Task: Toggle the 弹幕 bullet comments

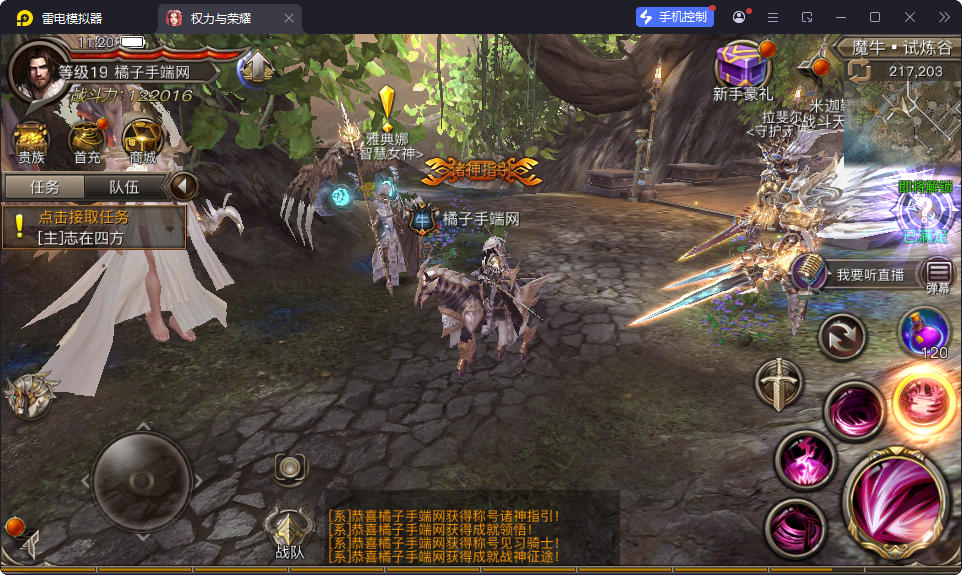Action: tap(938, 273)
